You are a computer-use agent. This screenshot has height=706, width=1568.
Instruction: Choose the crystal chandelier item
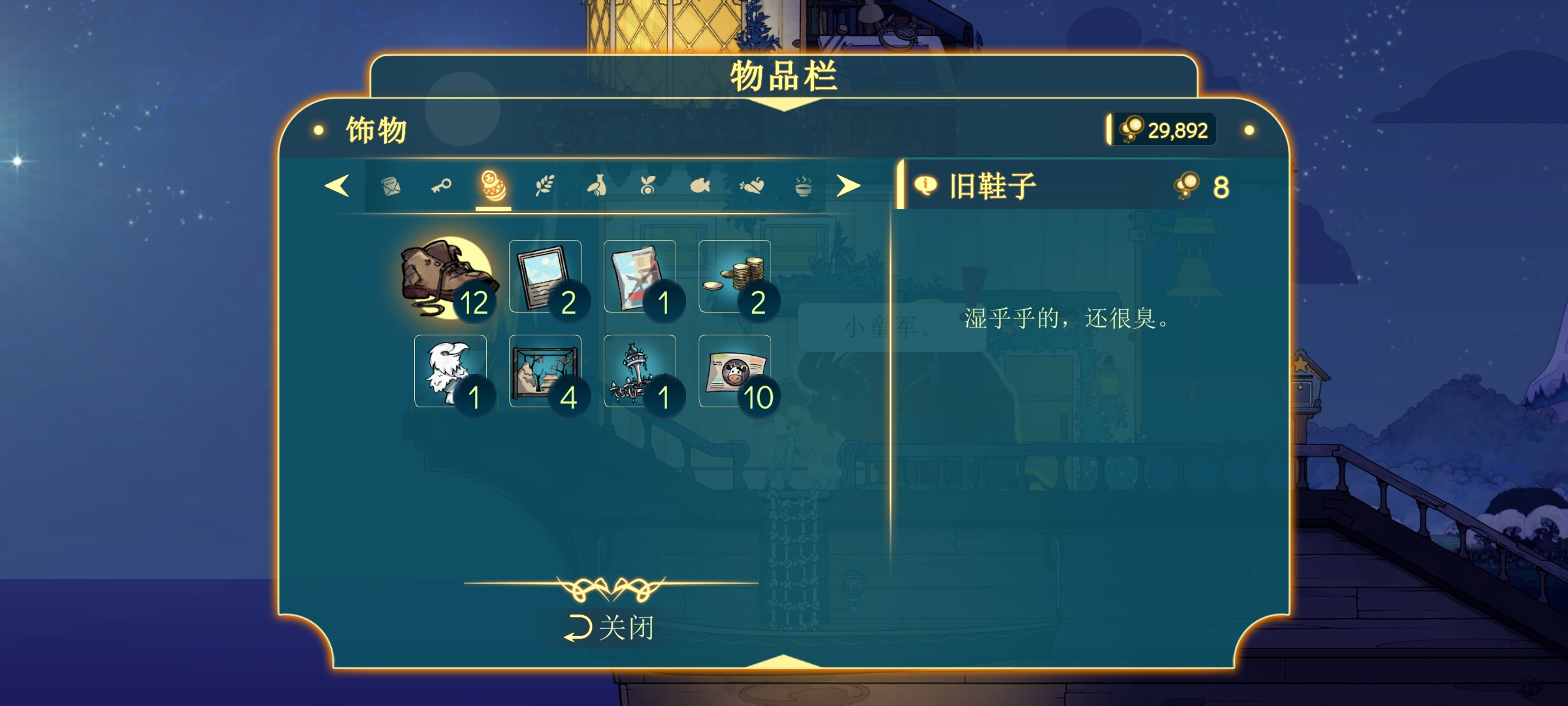point(640,371)
